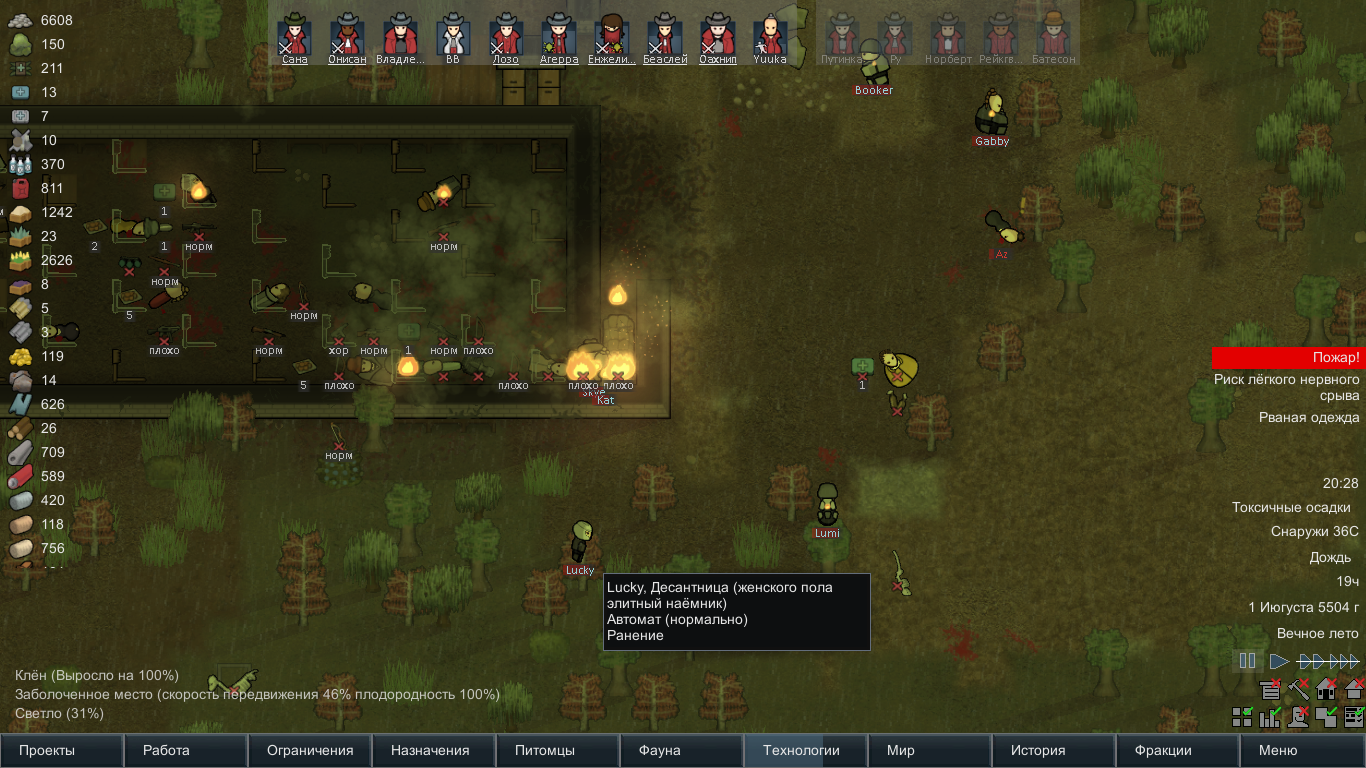Select colonist Yuuka's portrait
The width and height of the screenshot is (1366, 768).
(x=769, y=36)
